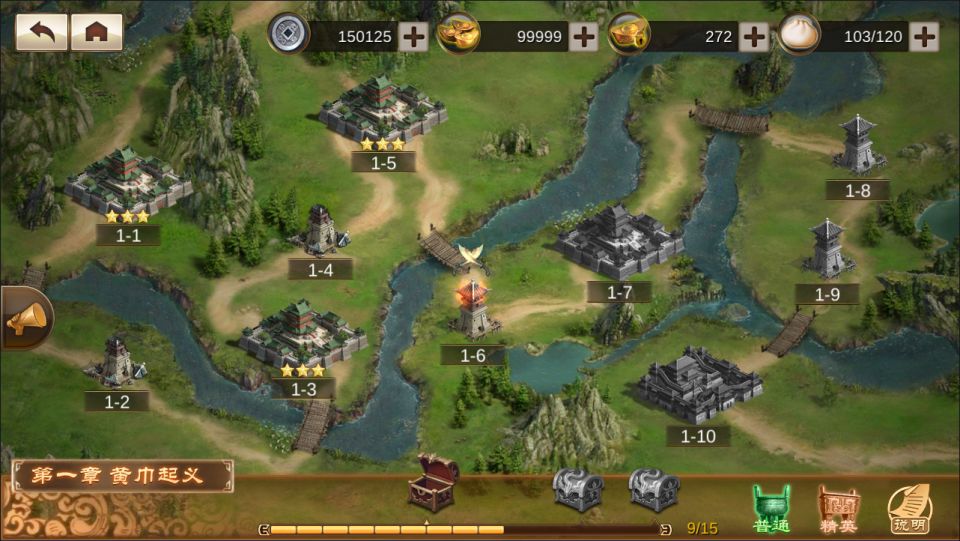Select locked stage 1-10 fortress
This screenshot has height=541, width=960.
(699, 385)
